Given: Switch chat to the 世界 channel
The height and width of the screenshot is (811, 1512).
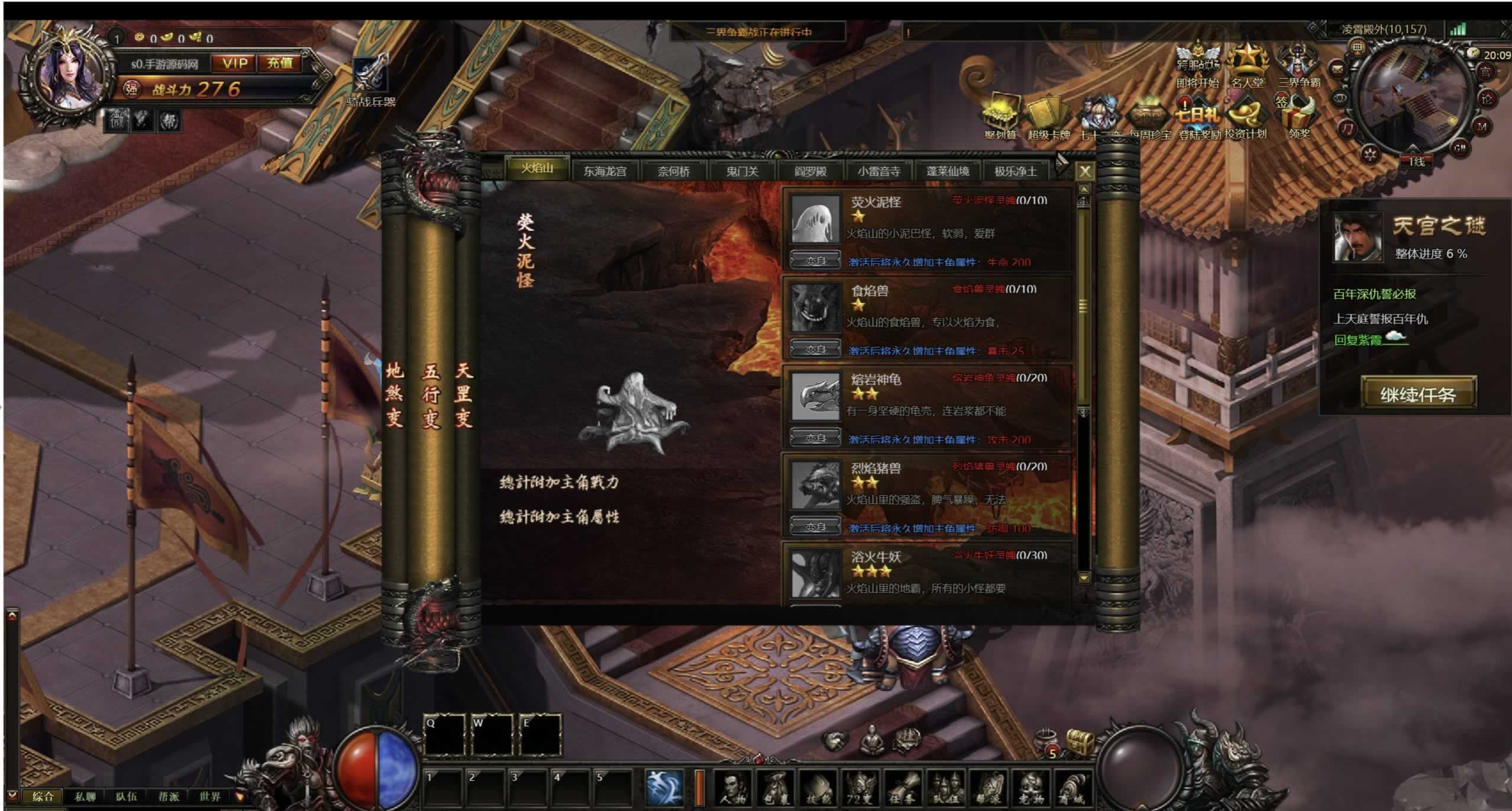Looking at the screenshot, I should 209,797.
